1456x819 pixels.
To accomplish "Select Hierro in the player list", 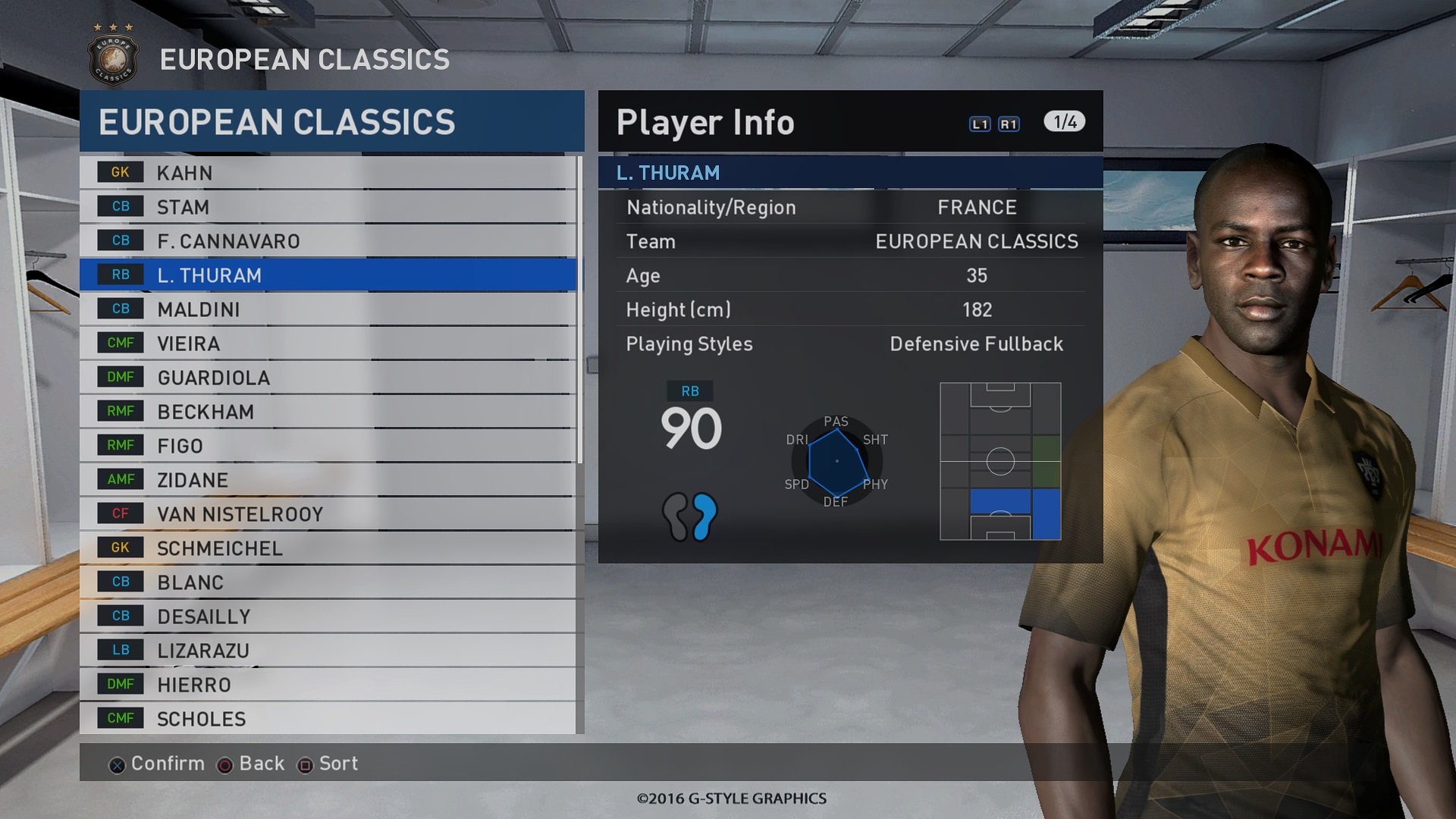I will (x=328, y=685).
